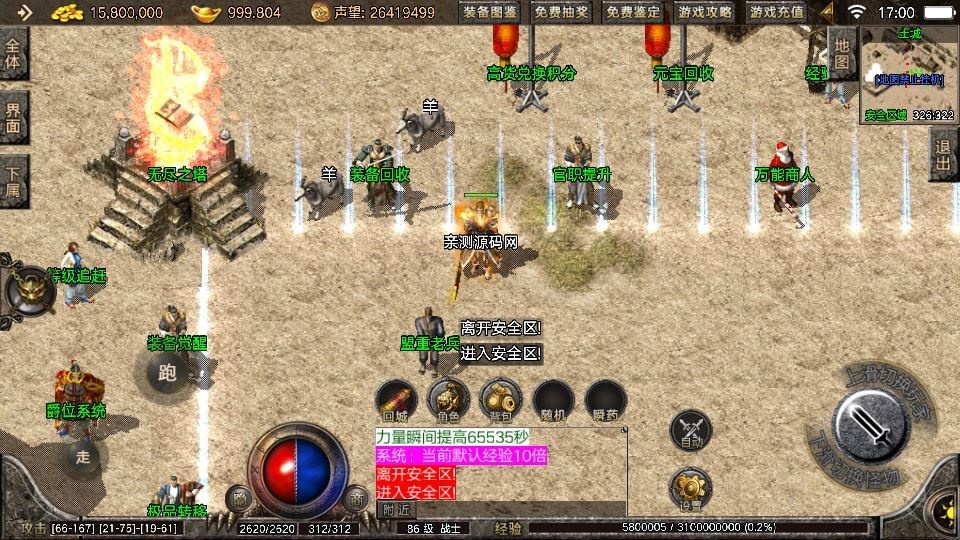This screenshot has width=960, height=540.
Task: Open the 背包 backpack
Action: [x=501, y=396]
